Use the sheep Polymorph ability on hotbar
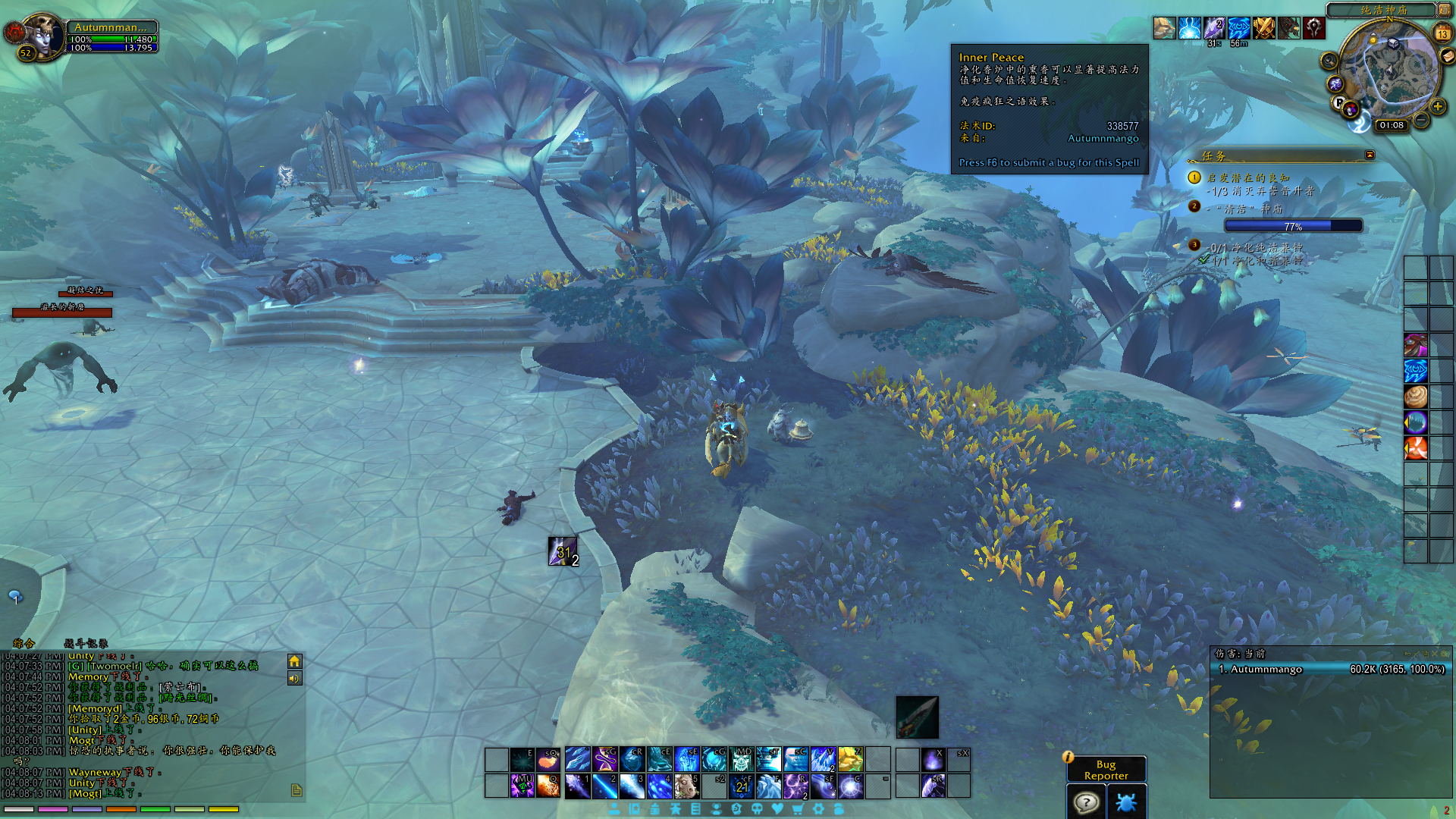 pos(686,786)
